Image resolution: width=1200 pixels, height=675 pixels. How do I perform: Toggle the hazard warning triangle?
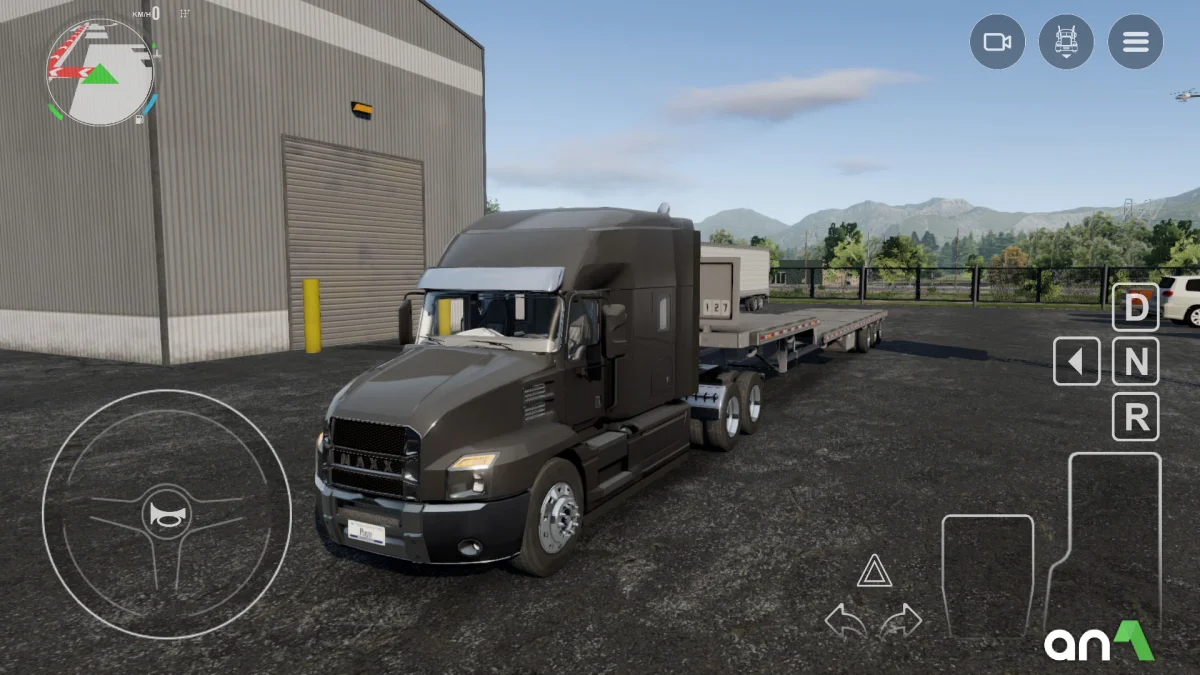click(x=874, y=571)
